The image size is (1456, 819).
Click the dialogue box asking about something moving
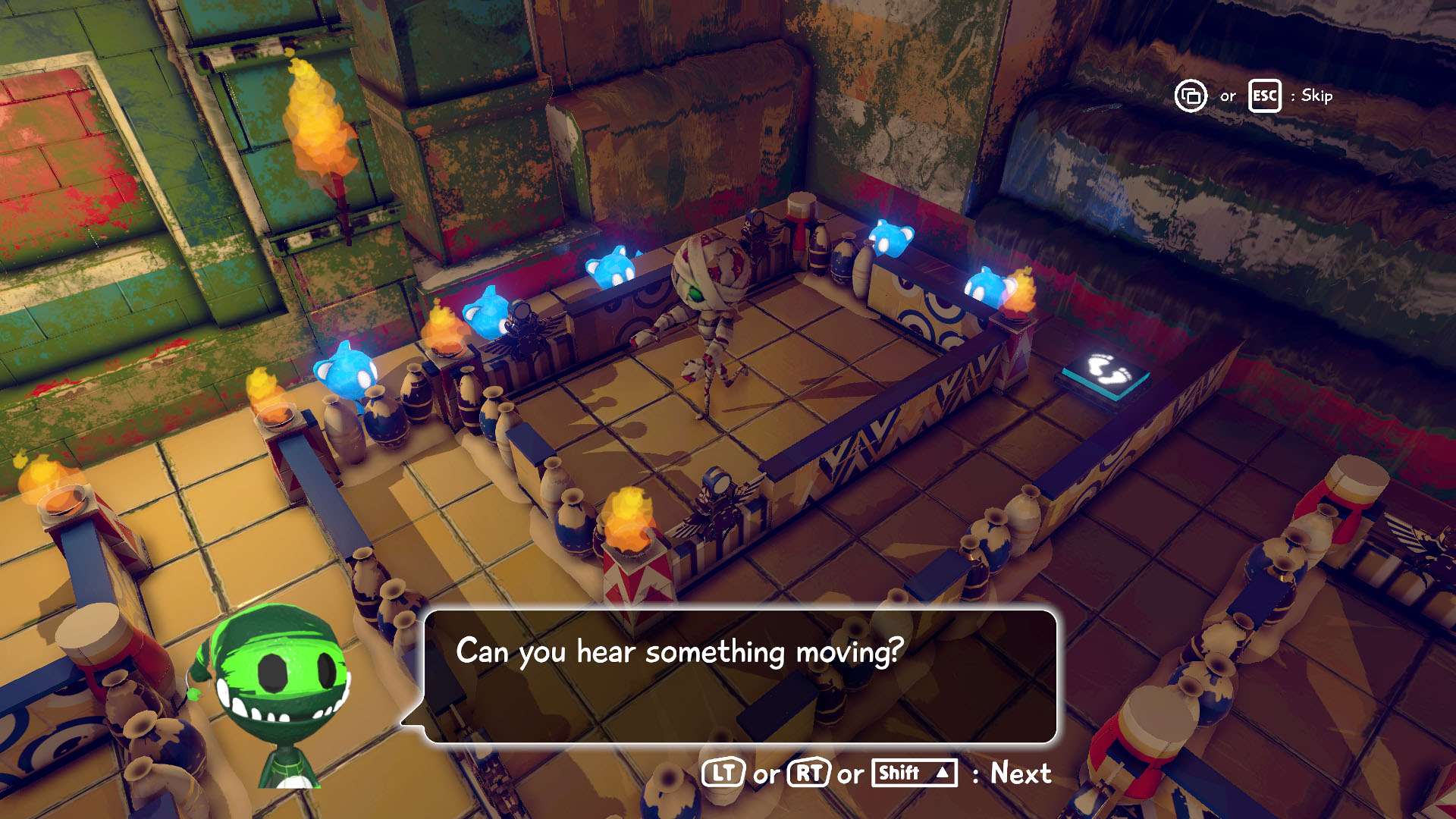pyautogui.click(x=739, y=676)
